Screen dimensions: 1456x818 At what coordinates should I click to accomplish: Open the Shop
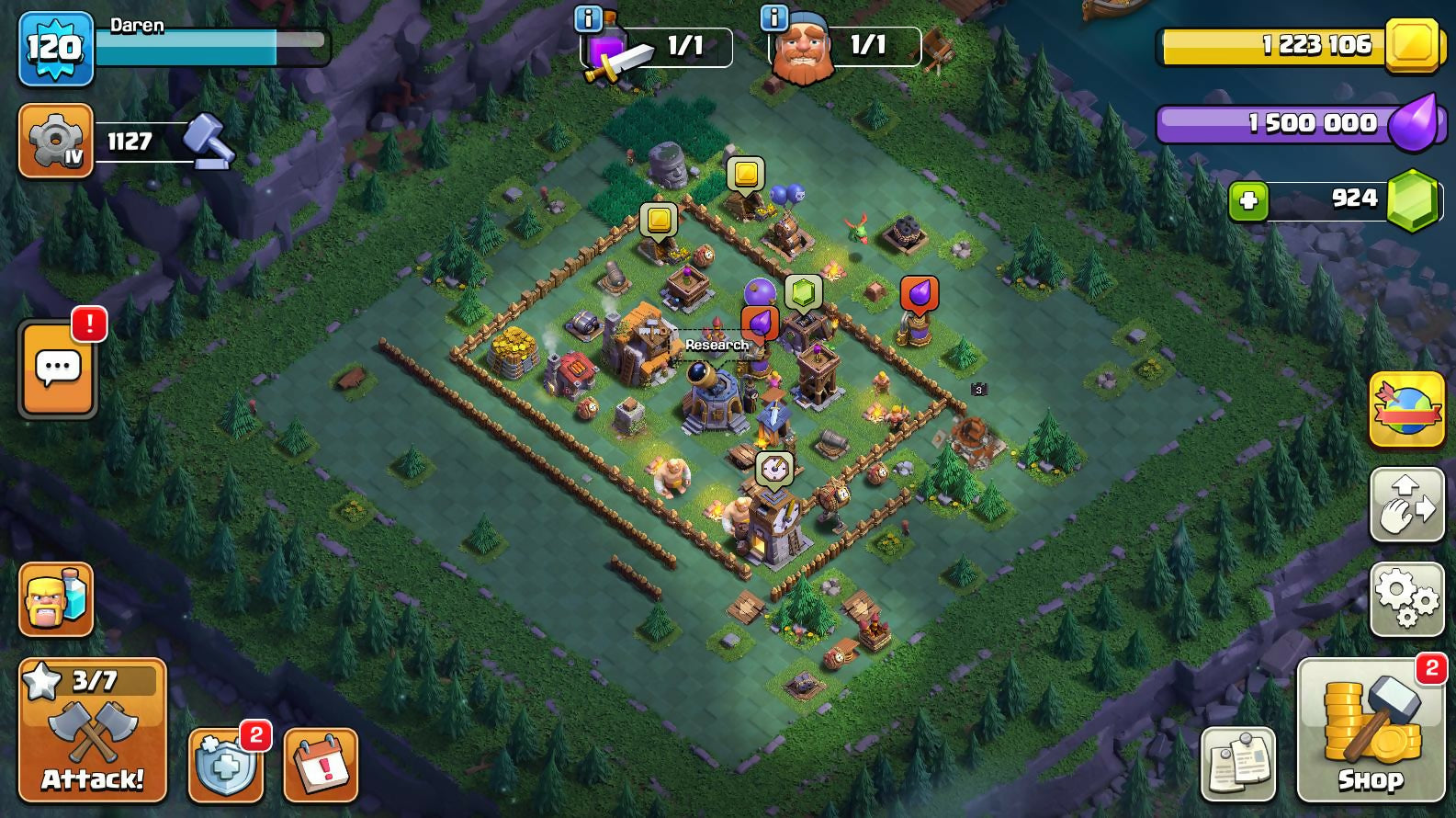[1371, 731]
